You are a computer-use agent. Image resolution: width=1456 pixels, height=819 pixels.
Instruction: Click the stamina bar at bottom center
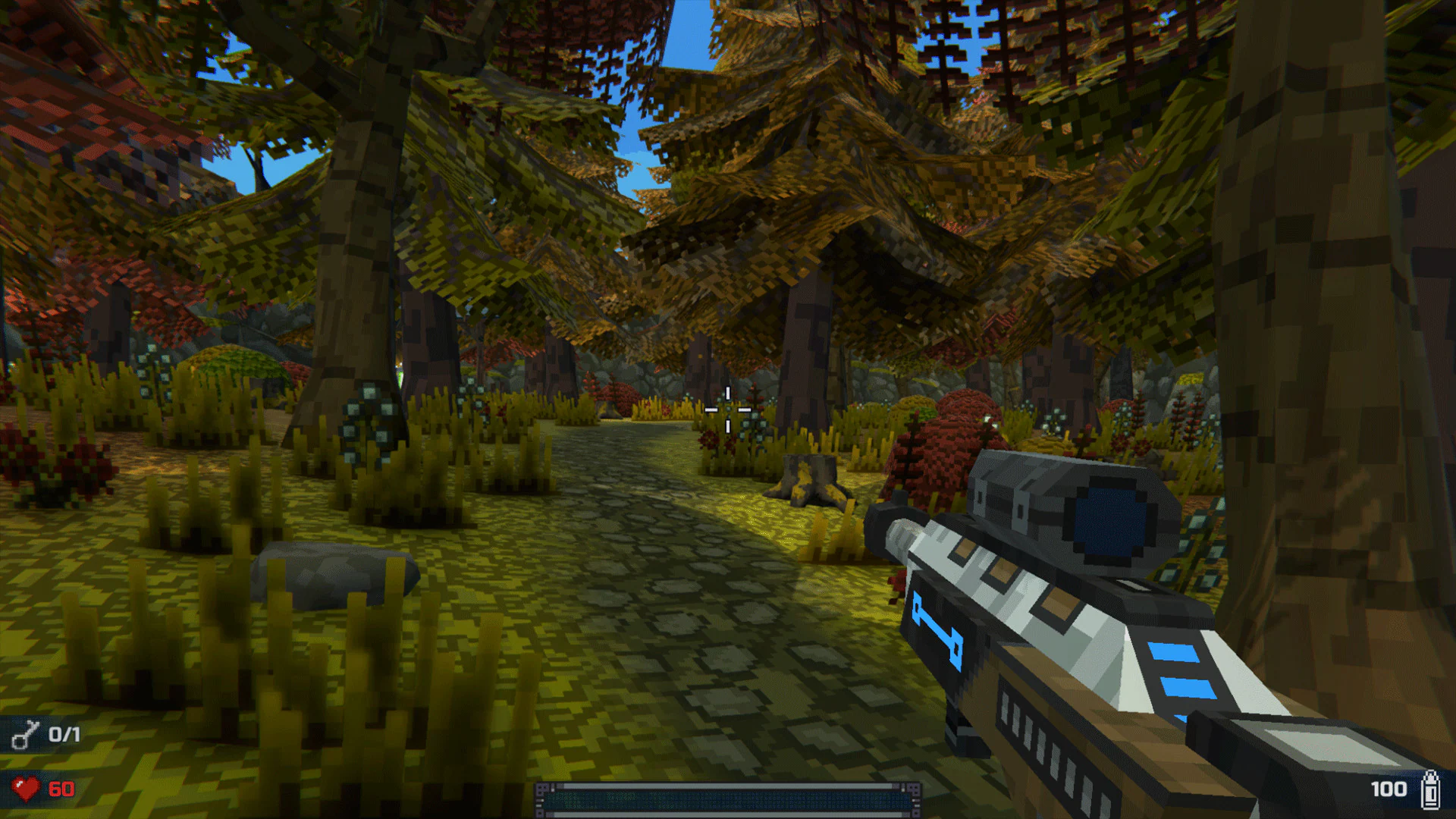[728, 797]
